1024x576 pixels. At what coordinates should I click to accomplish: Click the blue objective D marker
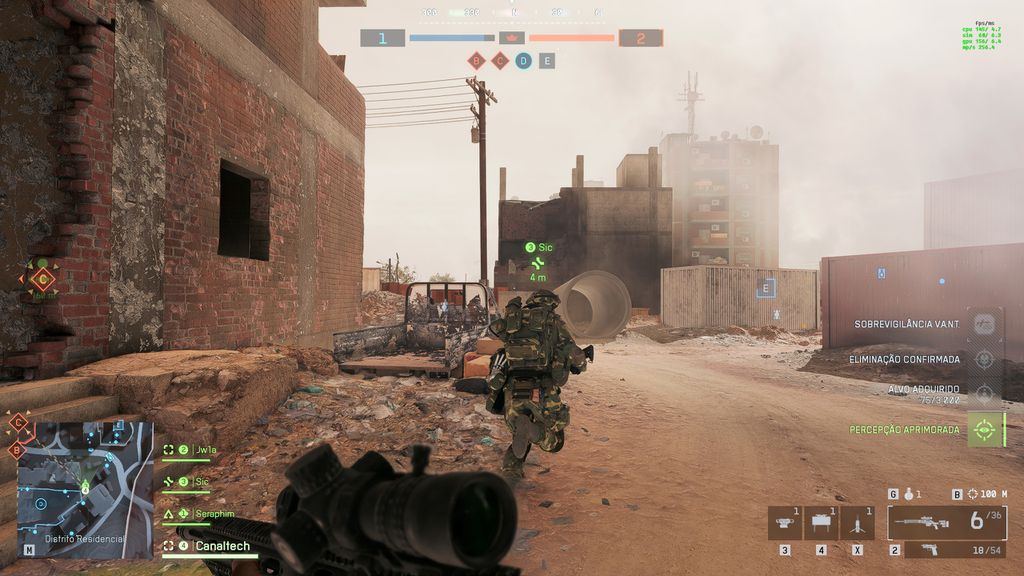(523, 61)
